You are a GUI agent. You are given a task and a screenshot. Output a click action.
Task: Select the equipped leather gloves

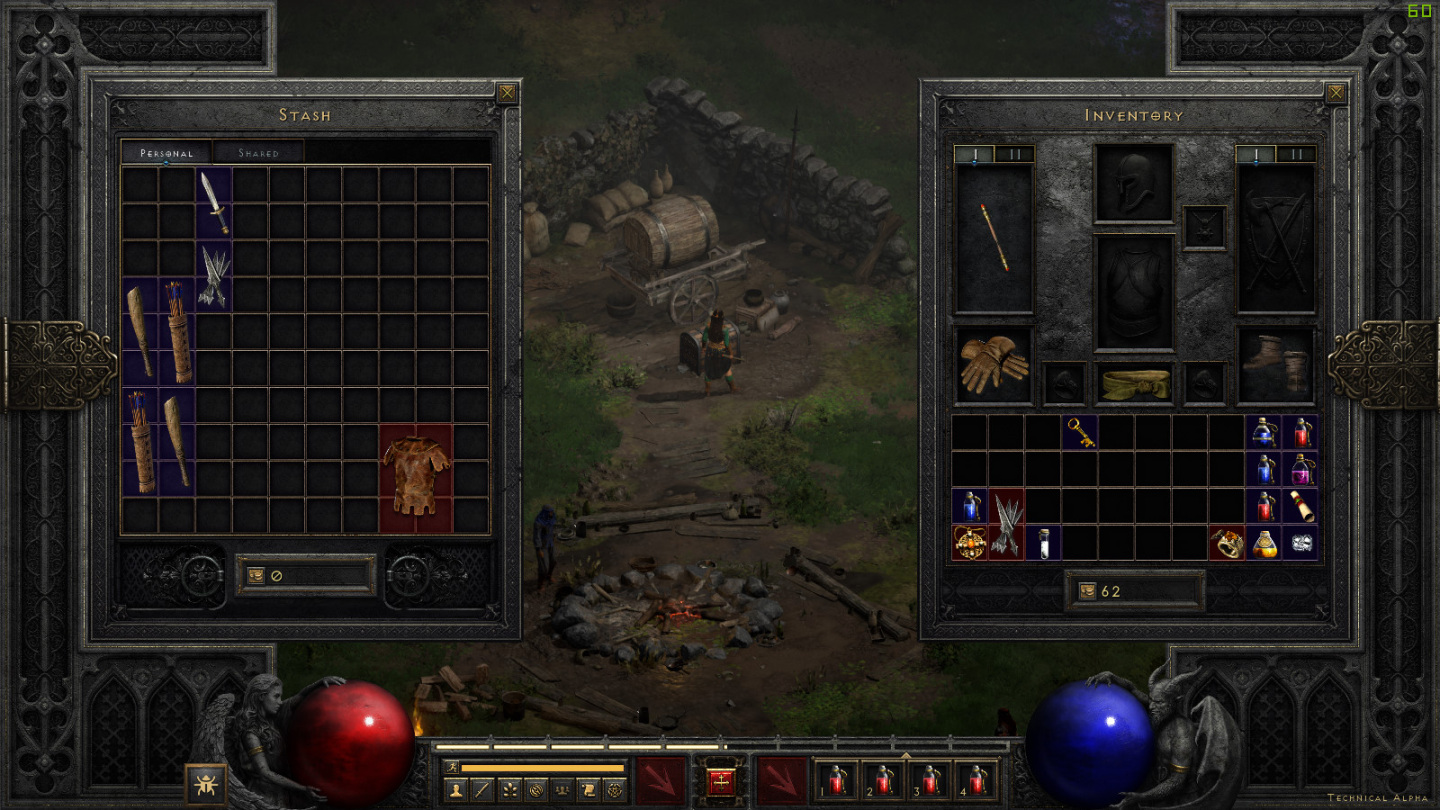(994, 364)
